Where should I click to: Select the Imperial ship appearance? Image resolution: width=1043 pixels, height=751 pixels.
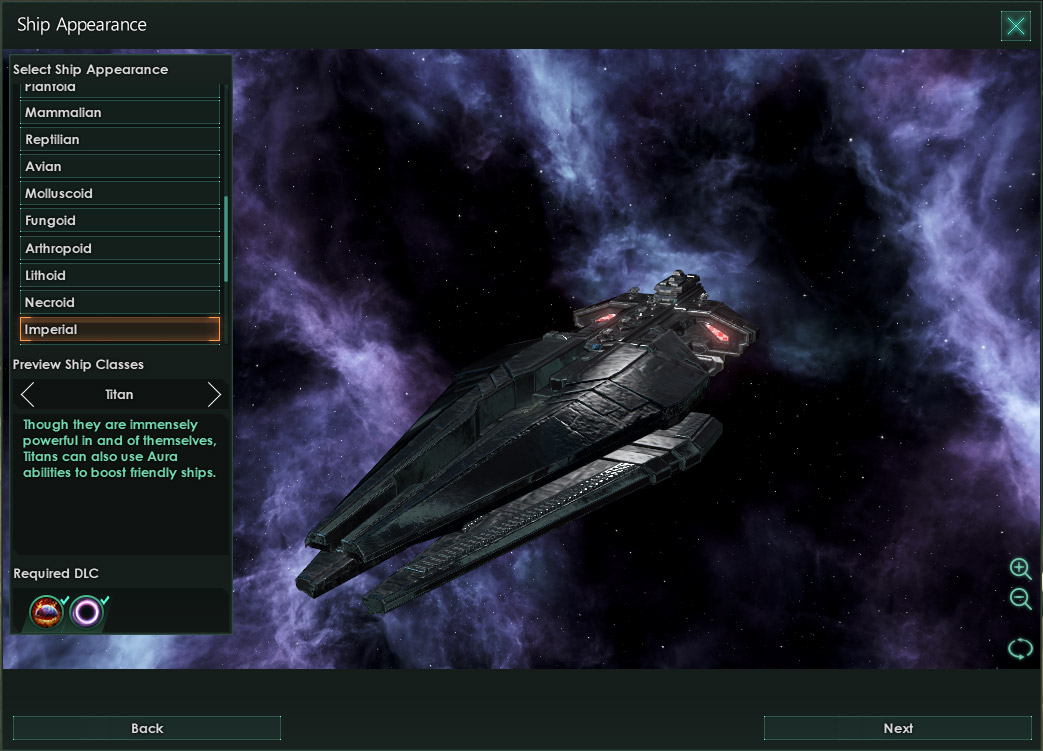click(120, 329)
